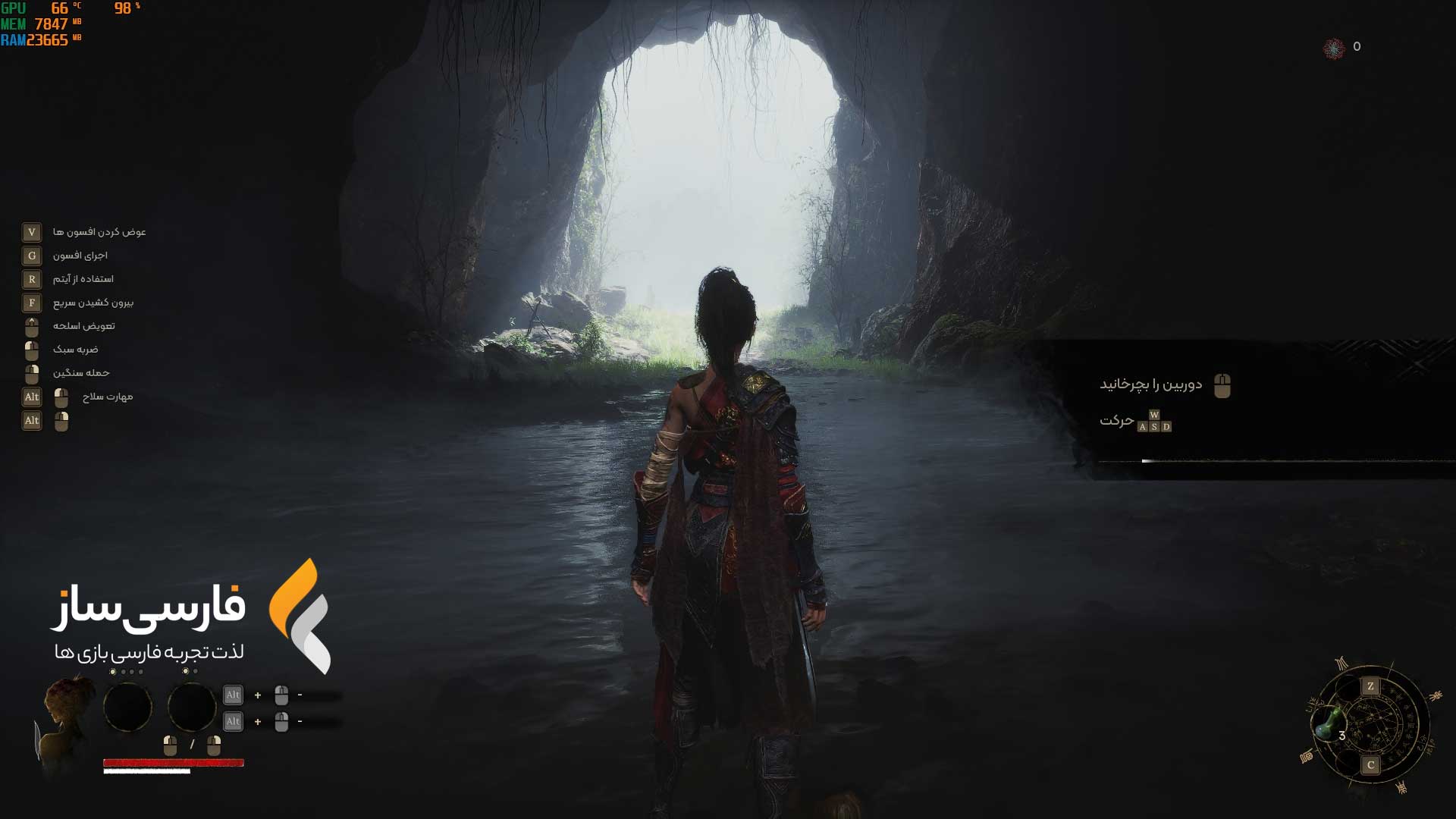The image size is (1456, 819).
Task: Click the character portrait in the HUD
Action: click(x=68, y=717)
